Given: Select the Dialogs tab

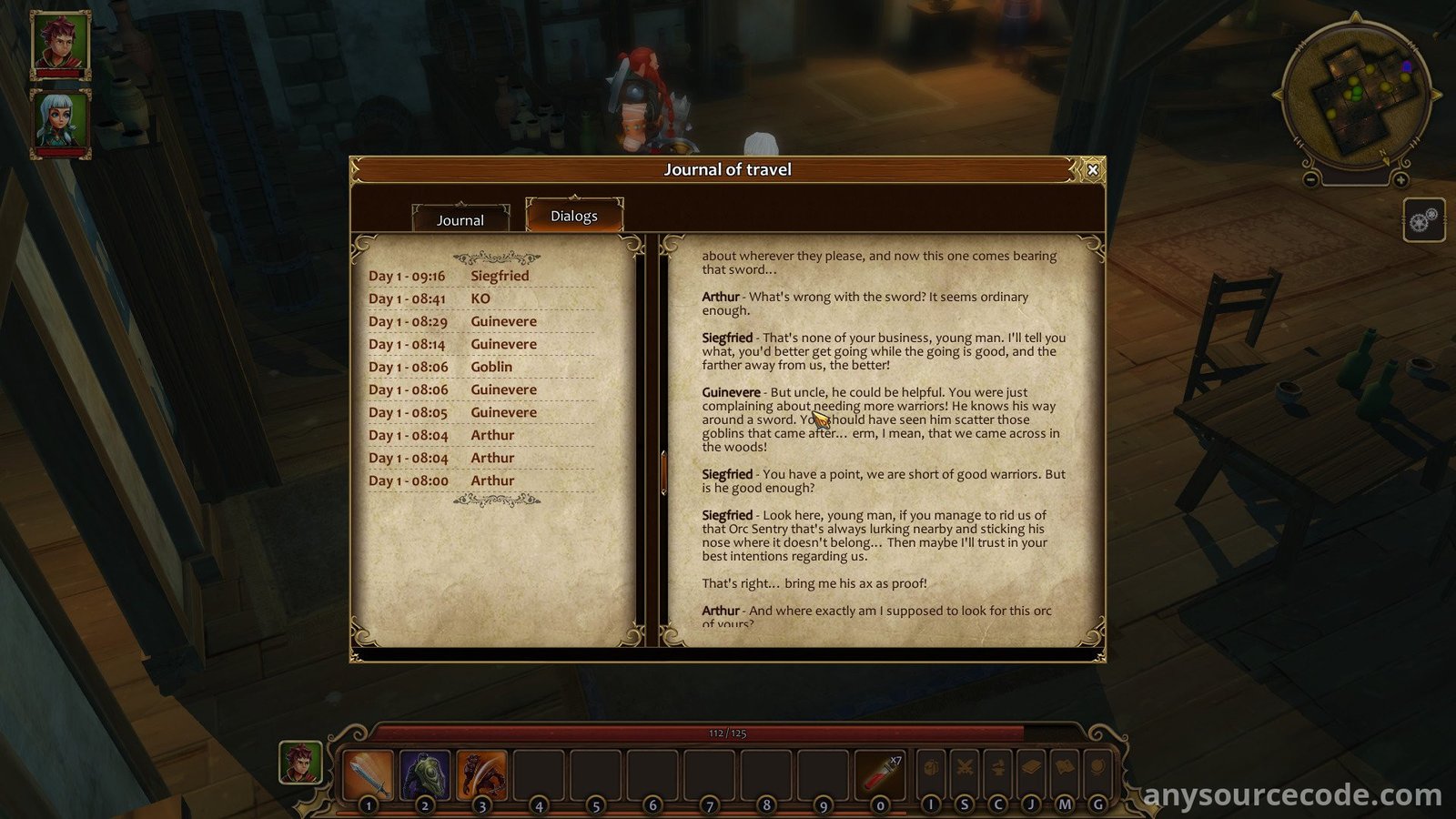Looking at the screenshot, I should pos(574,216).
